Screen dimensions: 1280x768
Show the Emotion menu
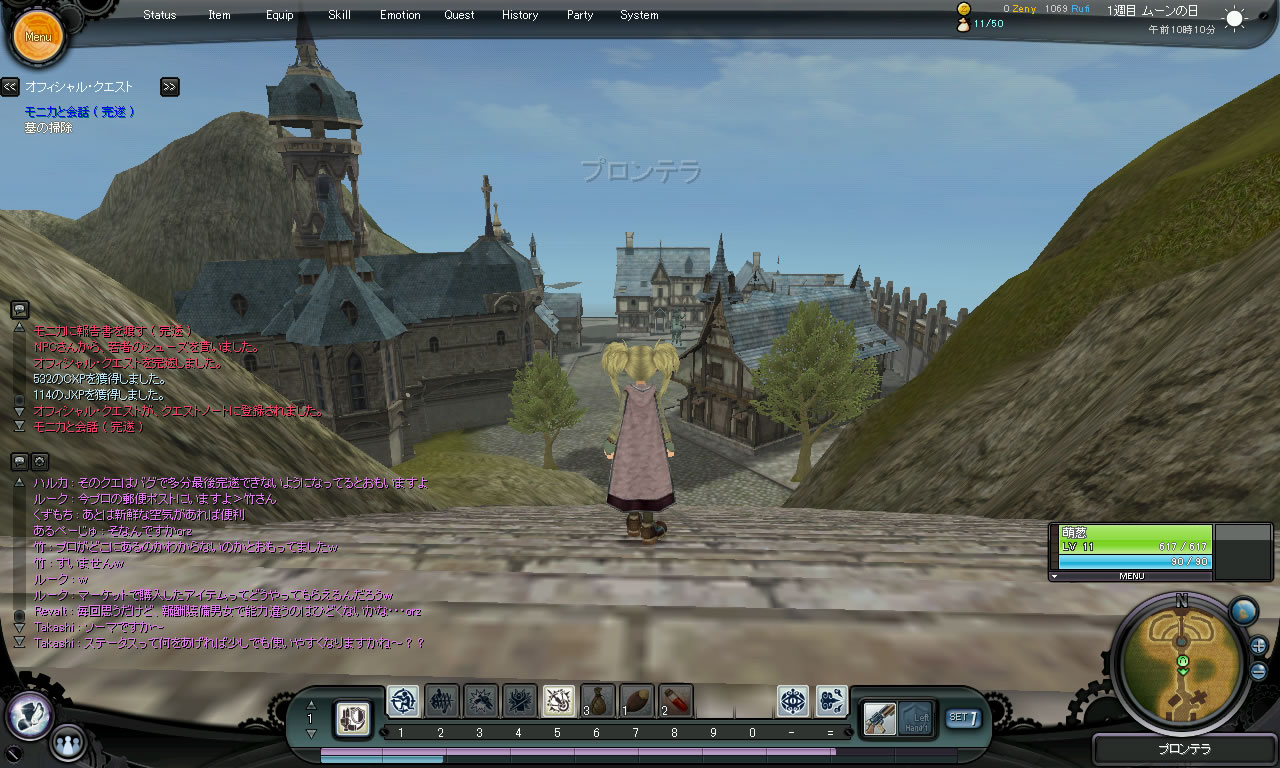tap(400, 15)
